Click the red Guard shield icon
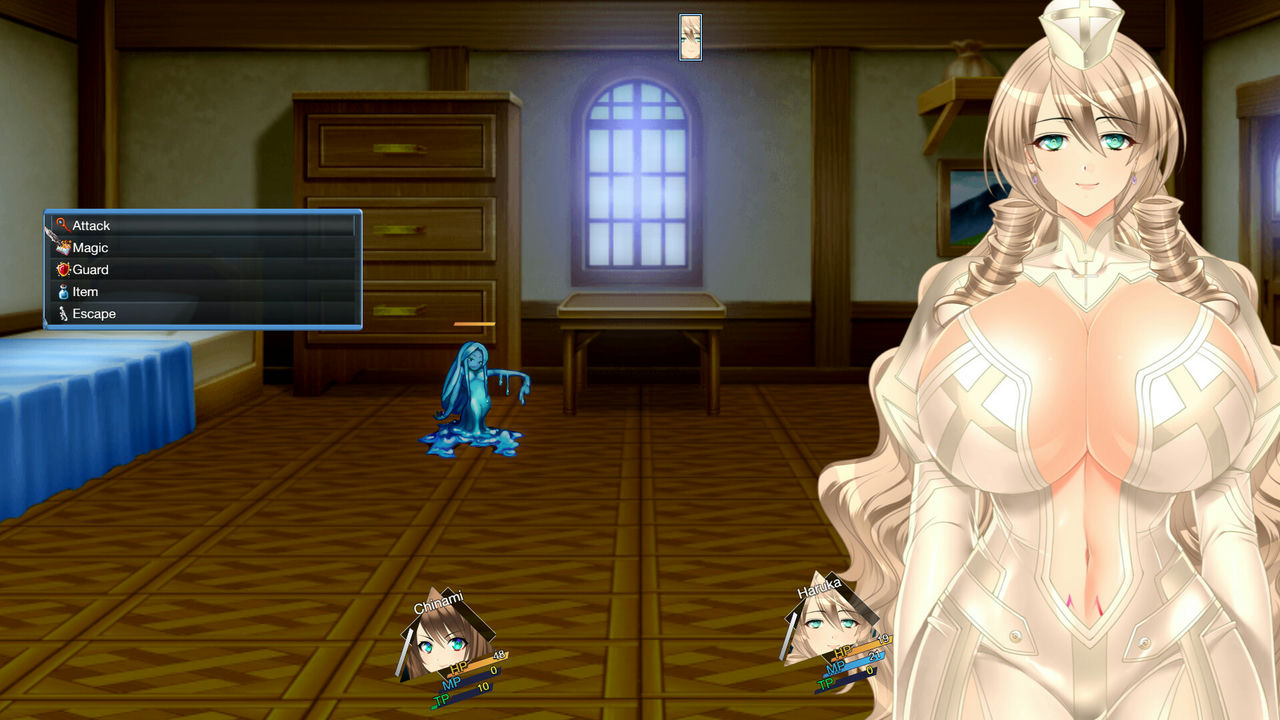The height and width of the screenshot is (720, 1280). (x=63, y=269)
